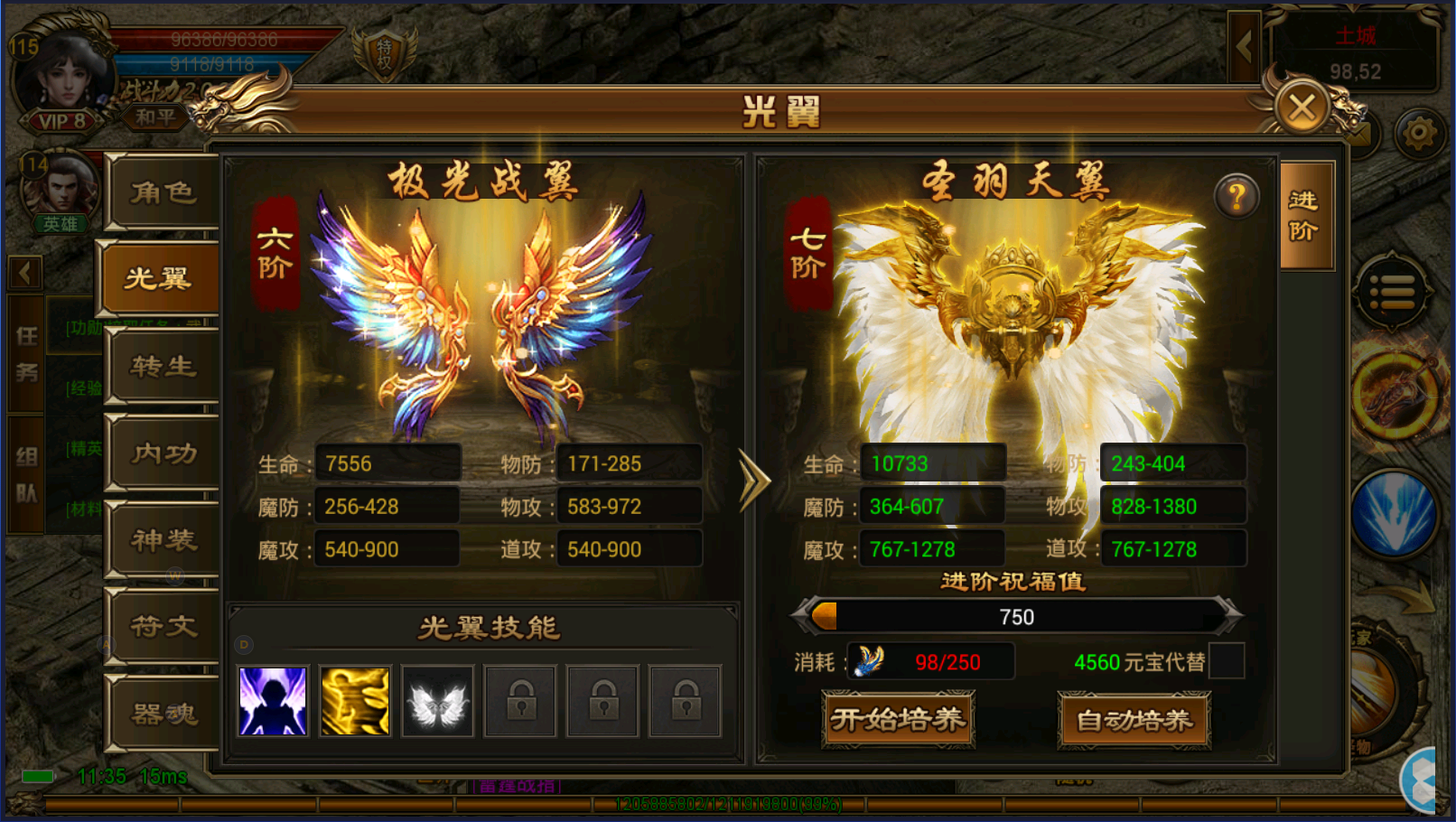This screenshot has height=822, width=1456.
Task: Activate the blue lightning skill button
Action: [x=1394, y=513]
